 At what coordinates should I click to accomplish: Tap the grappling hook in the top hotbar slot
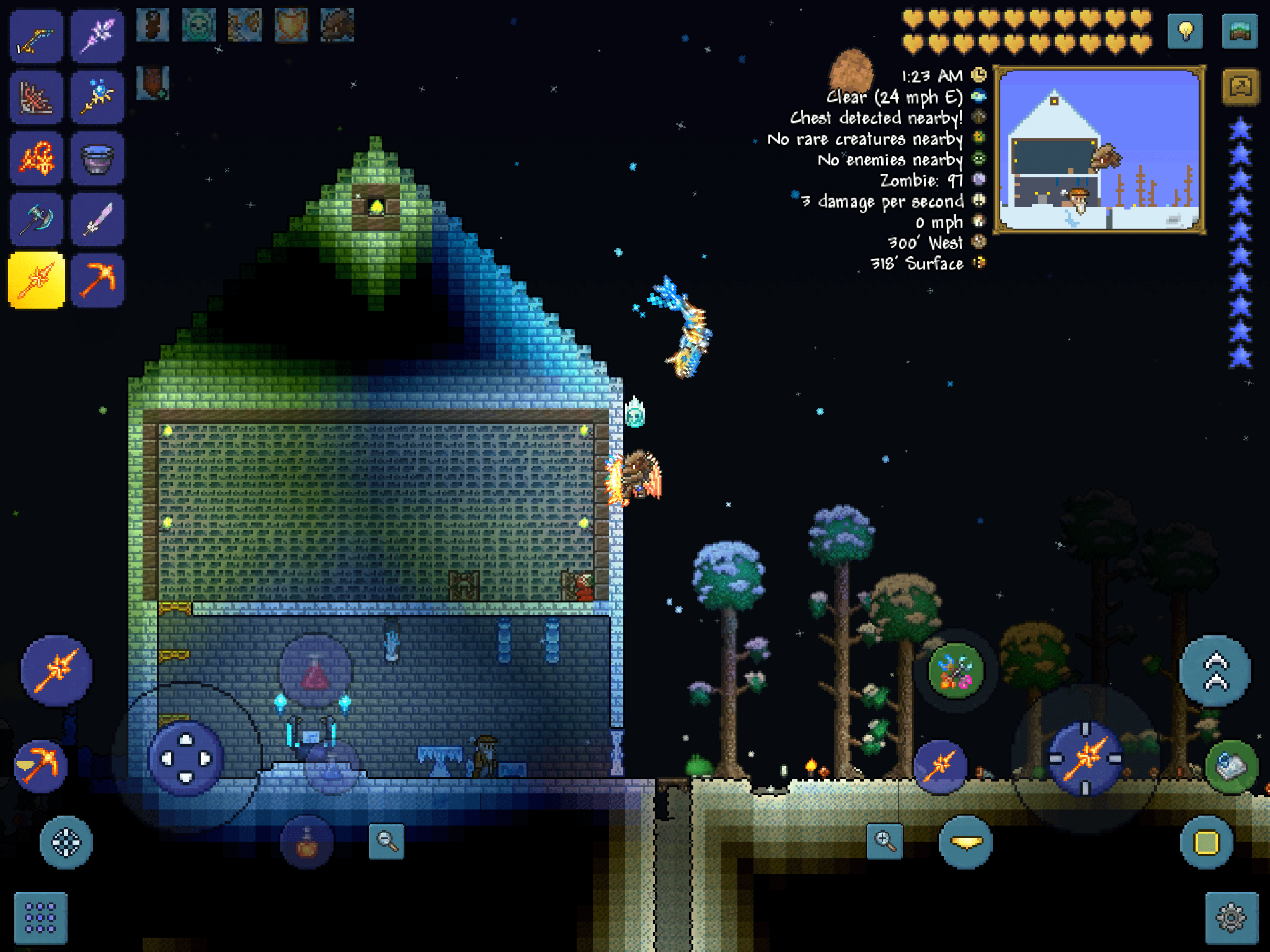36,34
